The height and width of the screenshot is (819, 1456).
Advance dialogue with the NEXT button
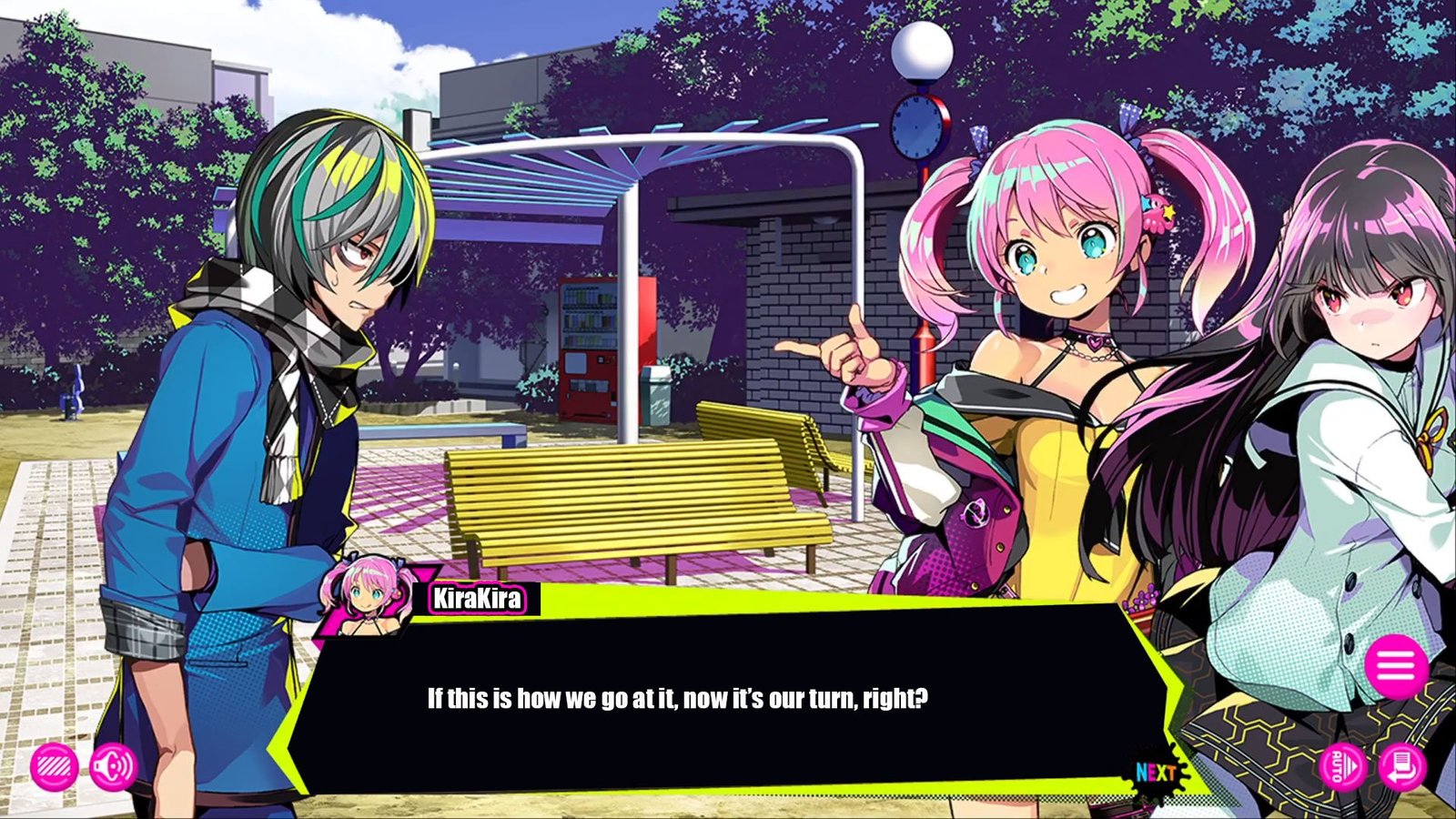(1156, 773)
